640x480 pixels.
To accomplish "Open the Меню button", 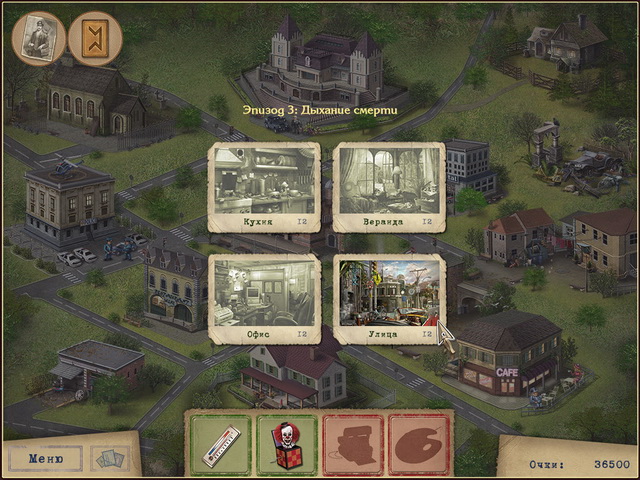I will pyautogui.click(x=46, y=459).
